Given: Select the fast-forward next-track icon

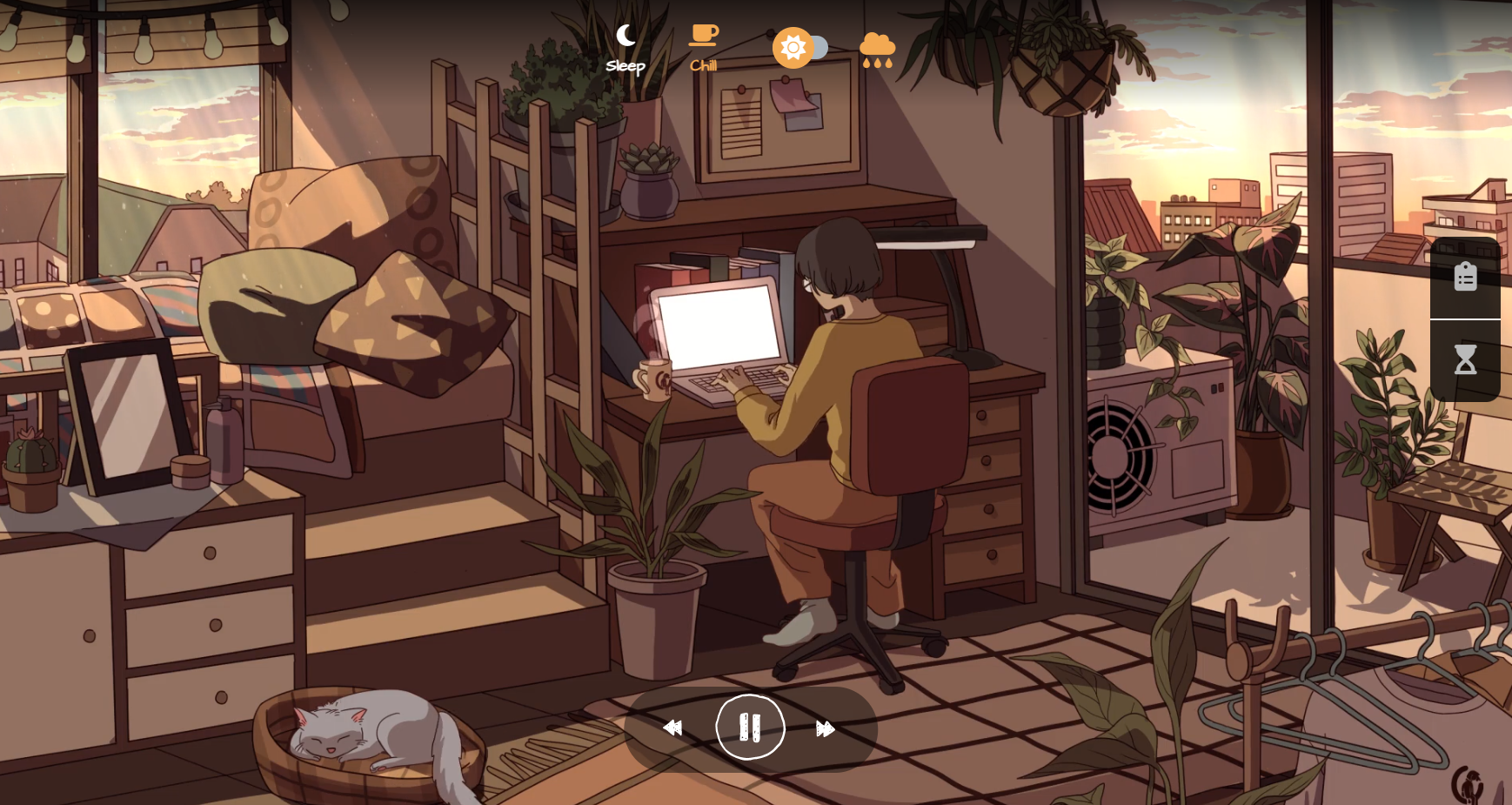Looking at the screenshot, I should (826, 728).
